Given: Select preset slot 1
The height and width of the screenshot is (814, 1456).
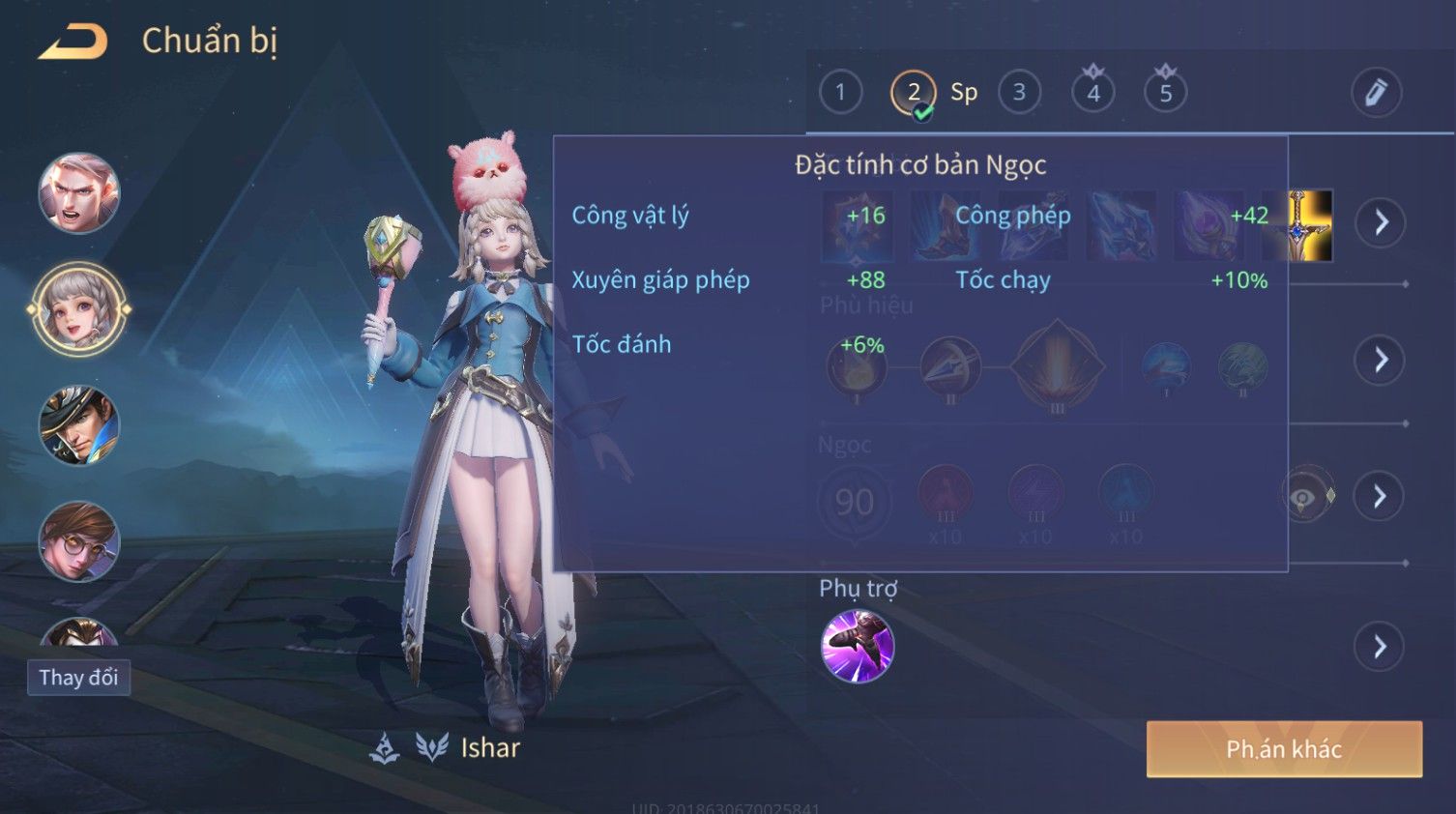Looking at the screenshot, I should (x=840, y=93).
